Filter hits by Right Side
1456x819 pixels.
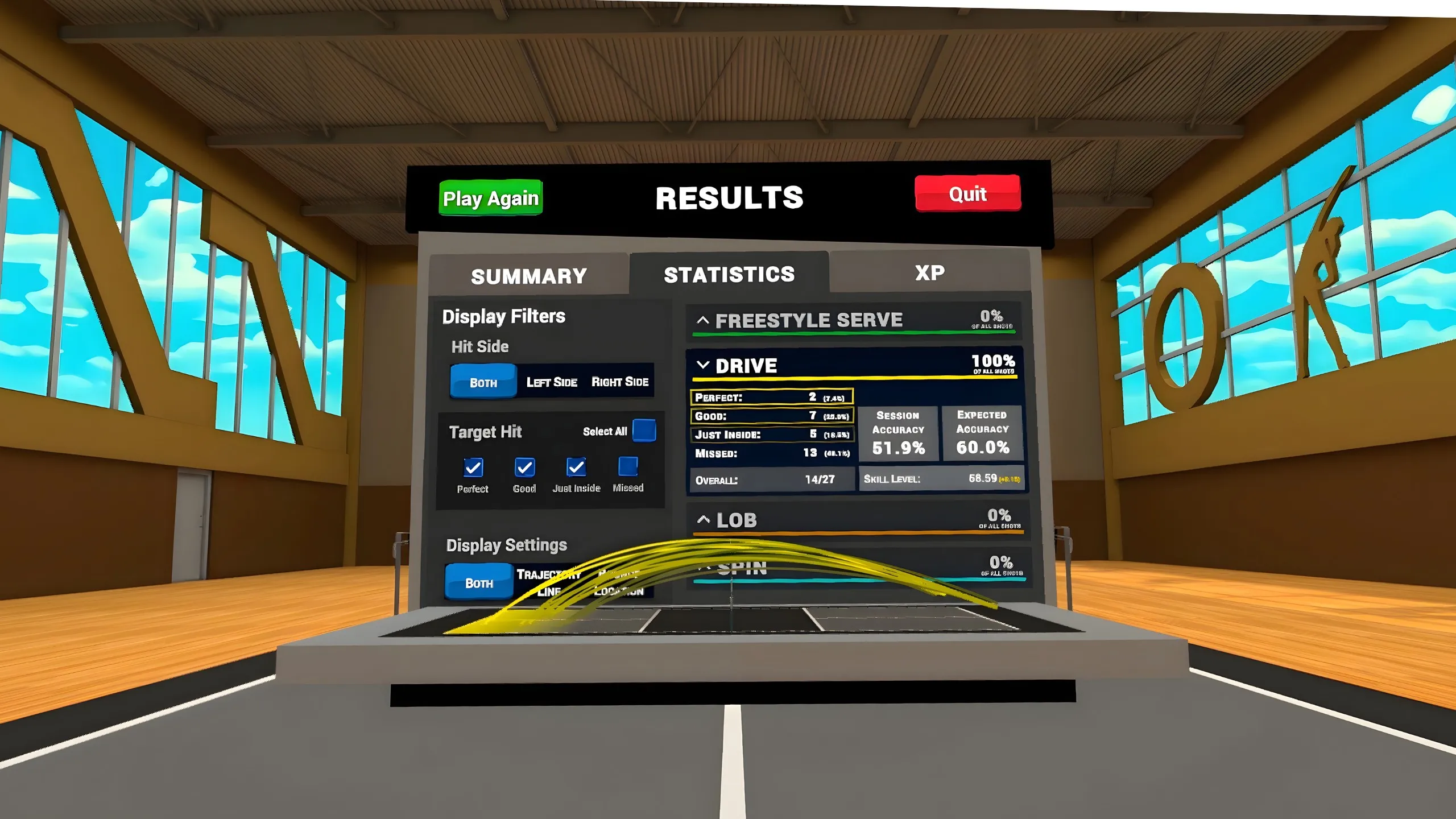click(620, 382)
